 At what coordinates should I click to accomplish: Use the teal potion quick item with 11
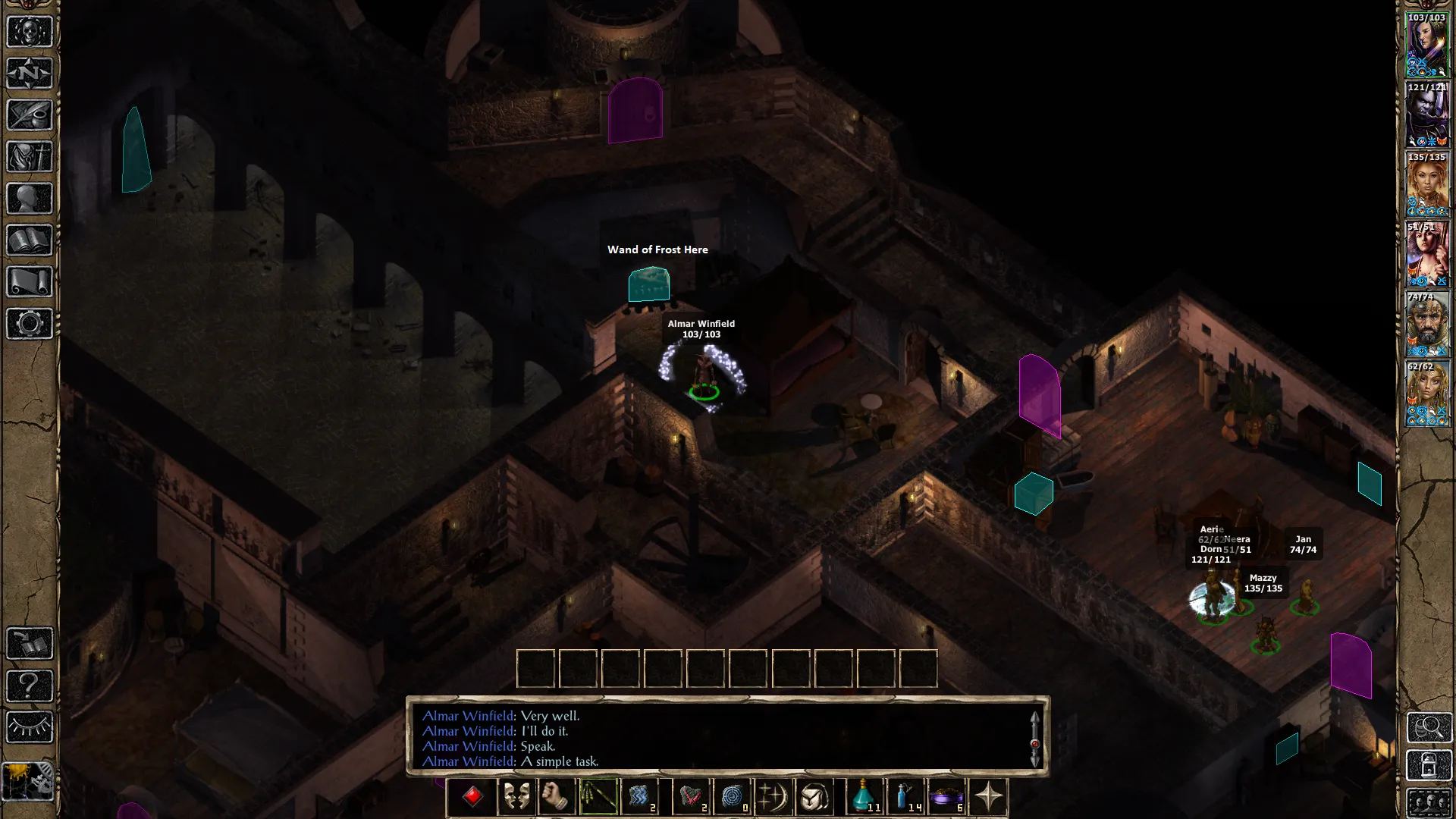coord(864,797)
